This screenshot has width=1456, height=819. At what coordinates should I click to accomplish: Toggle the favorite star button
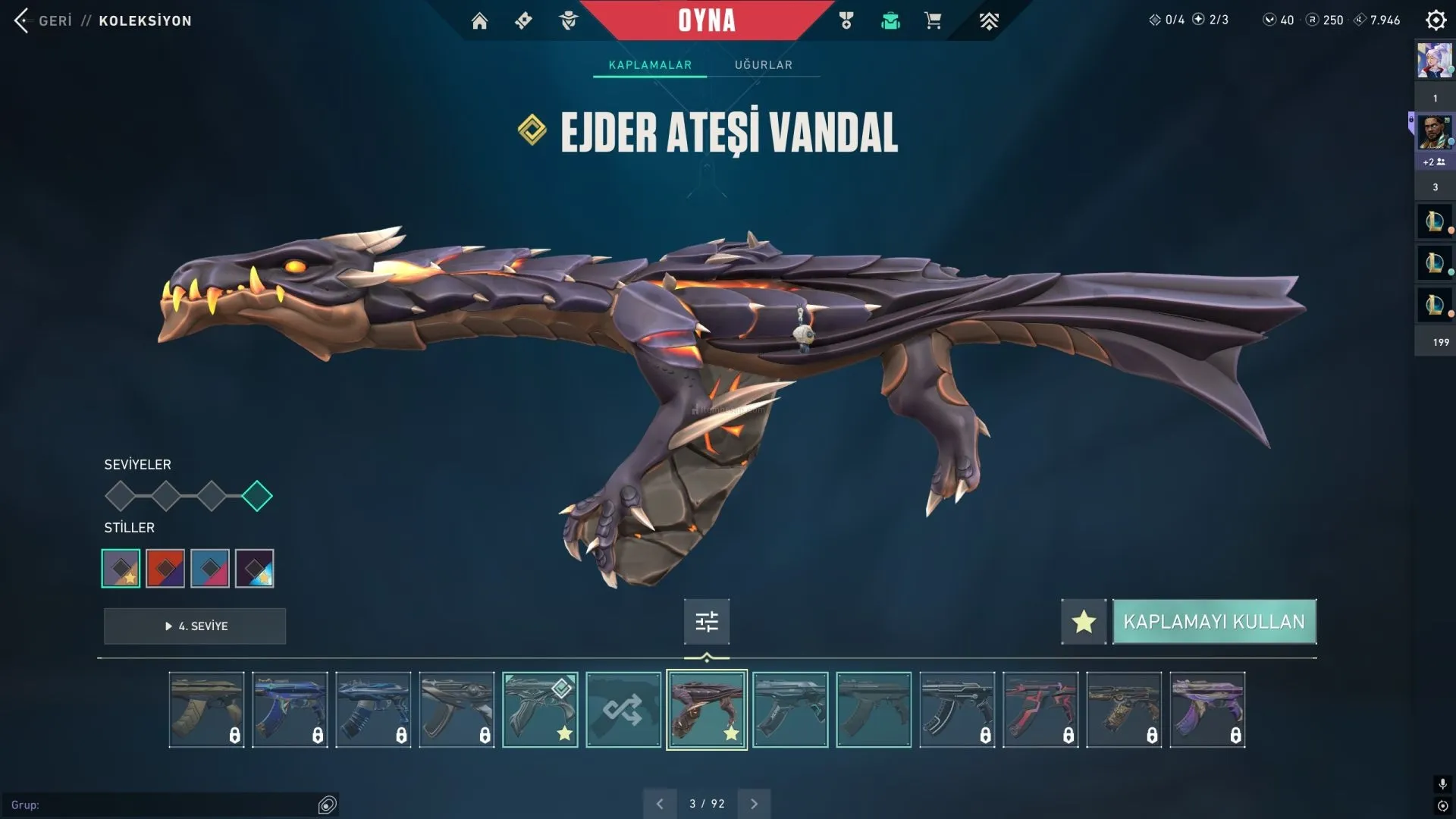[x=1084, y=622]
